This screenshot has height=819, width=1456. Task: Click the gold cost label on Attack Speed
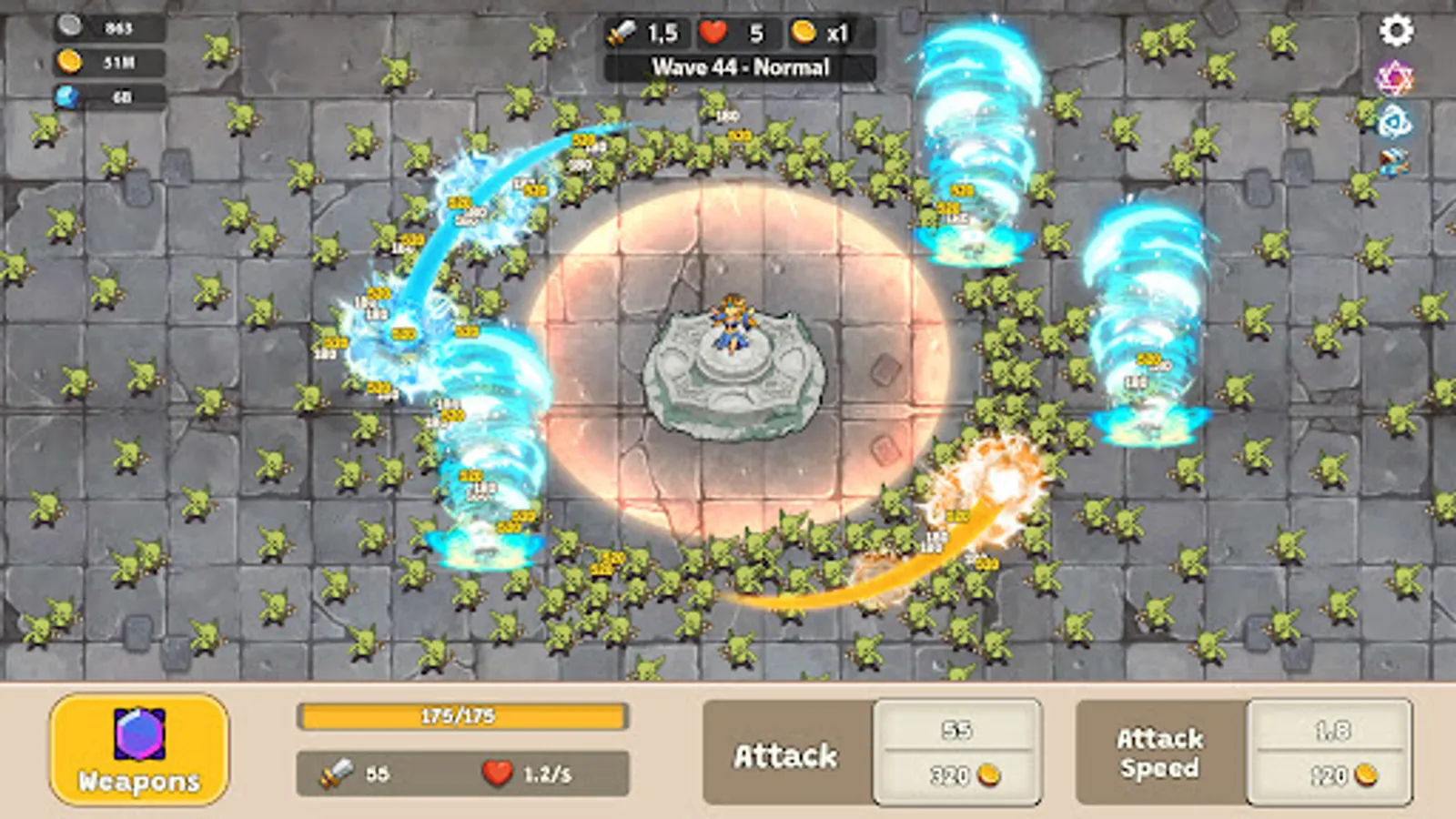(1327, 776)
